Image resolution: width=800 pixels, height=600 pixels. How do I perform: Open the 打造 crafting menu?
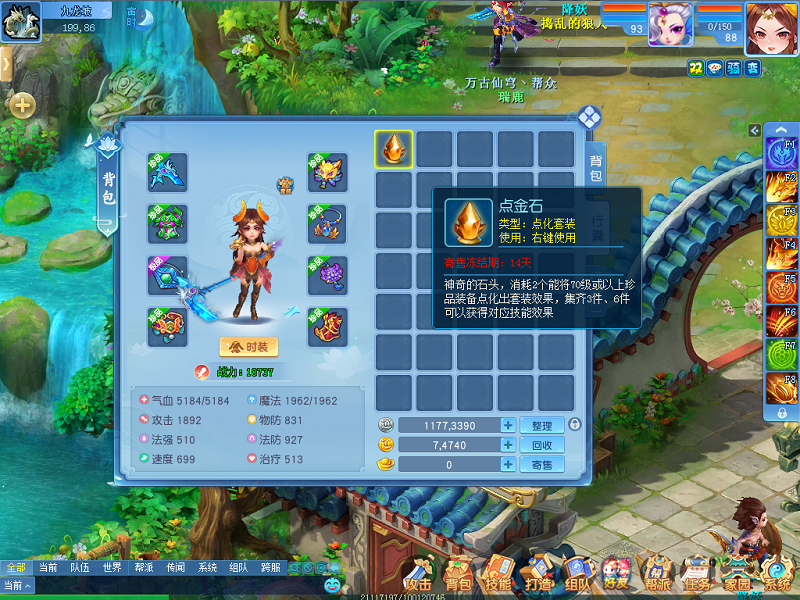pos(538,575)
